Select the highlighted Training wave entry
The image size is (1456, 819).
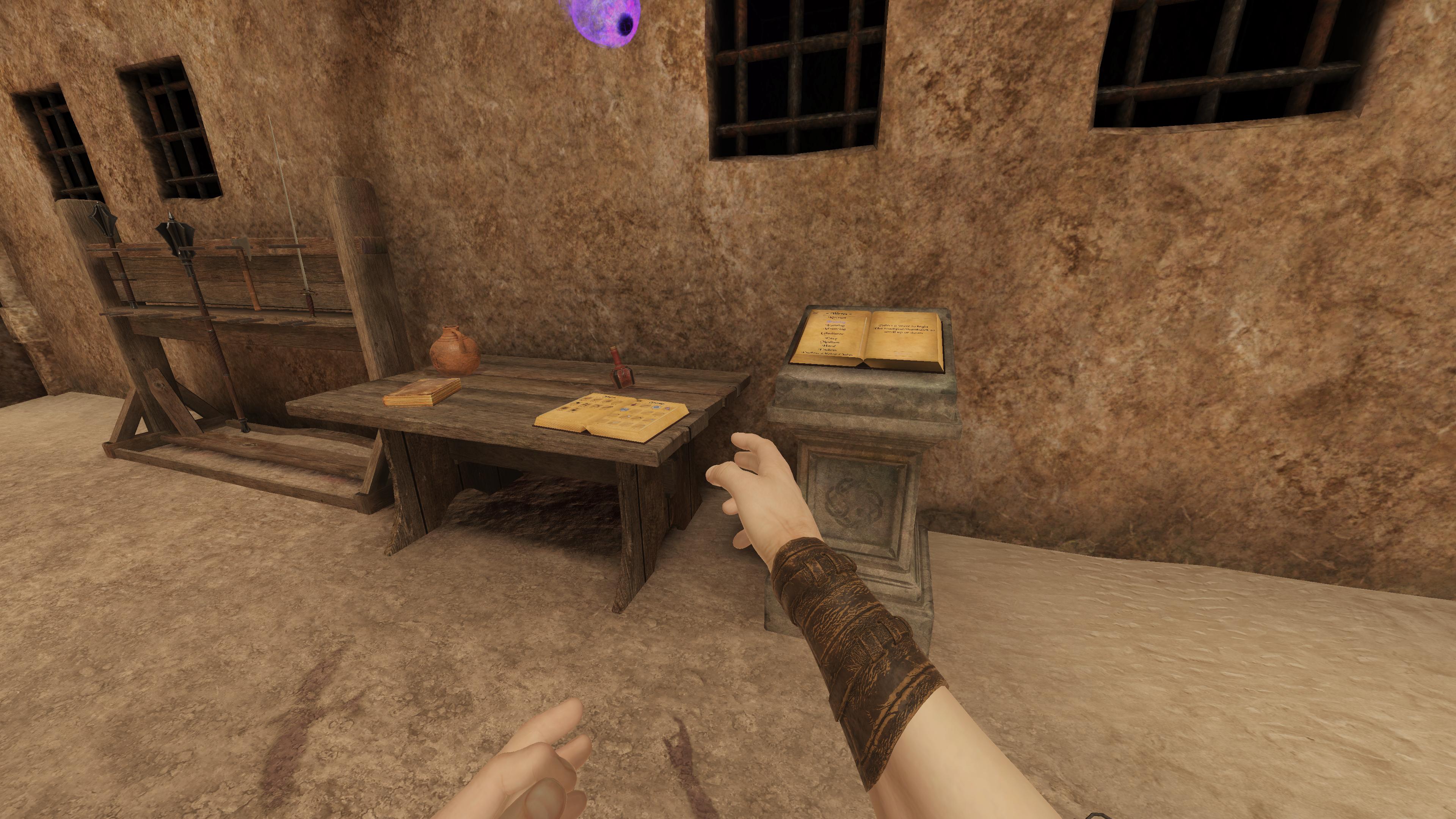pyautogui.click(x=836, y=322)
